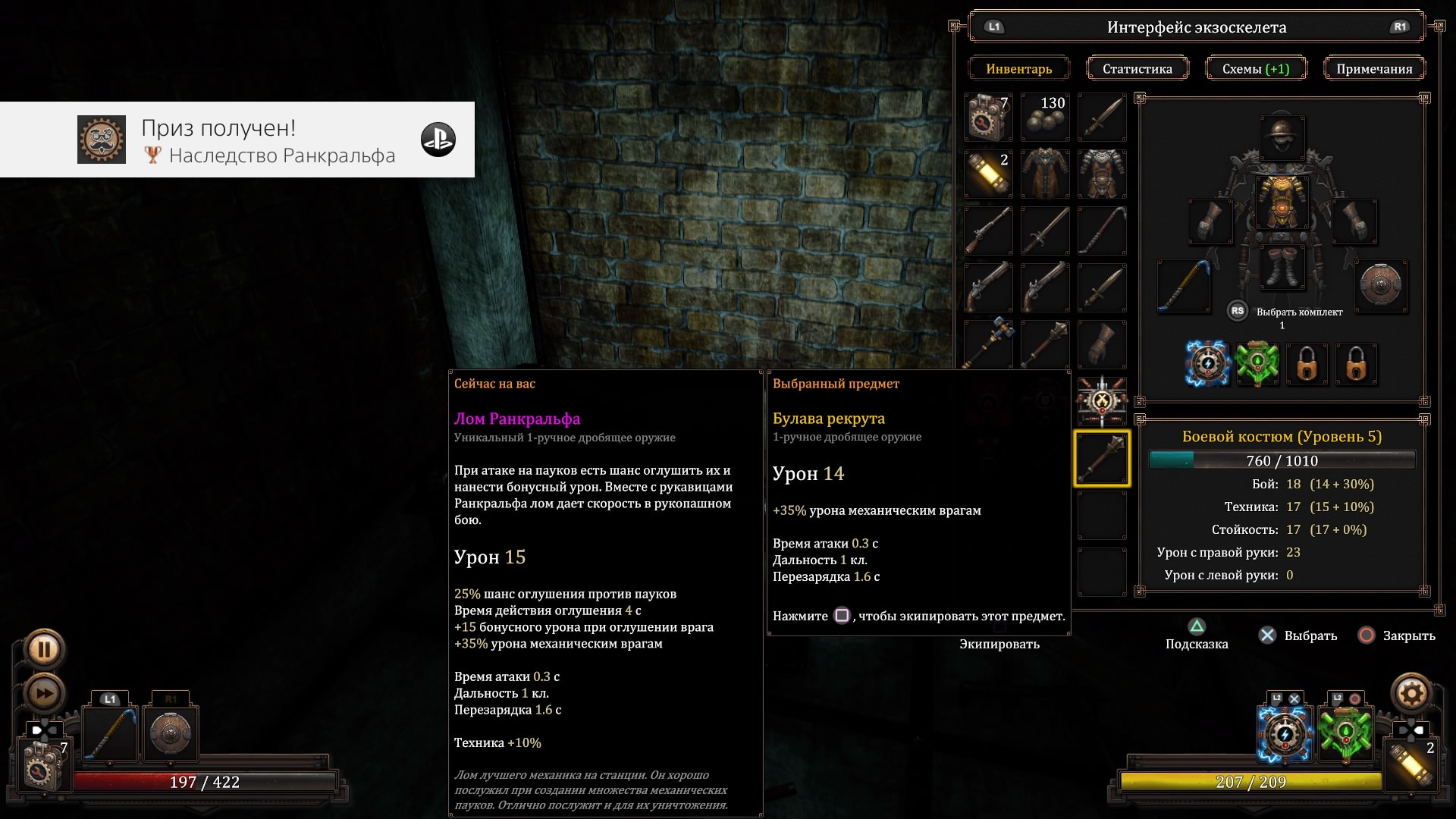The image size is (1456, 819).
Task: Select the brown leather coat in inventory
Action: pos(1045,174)
